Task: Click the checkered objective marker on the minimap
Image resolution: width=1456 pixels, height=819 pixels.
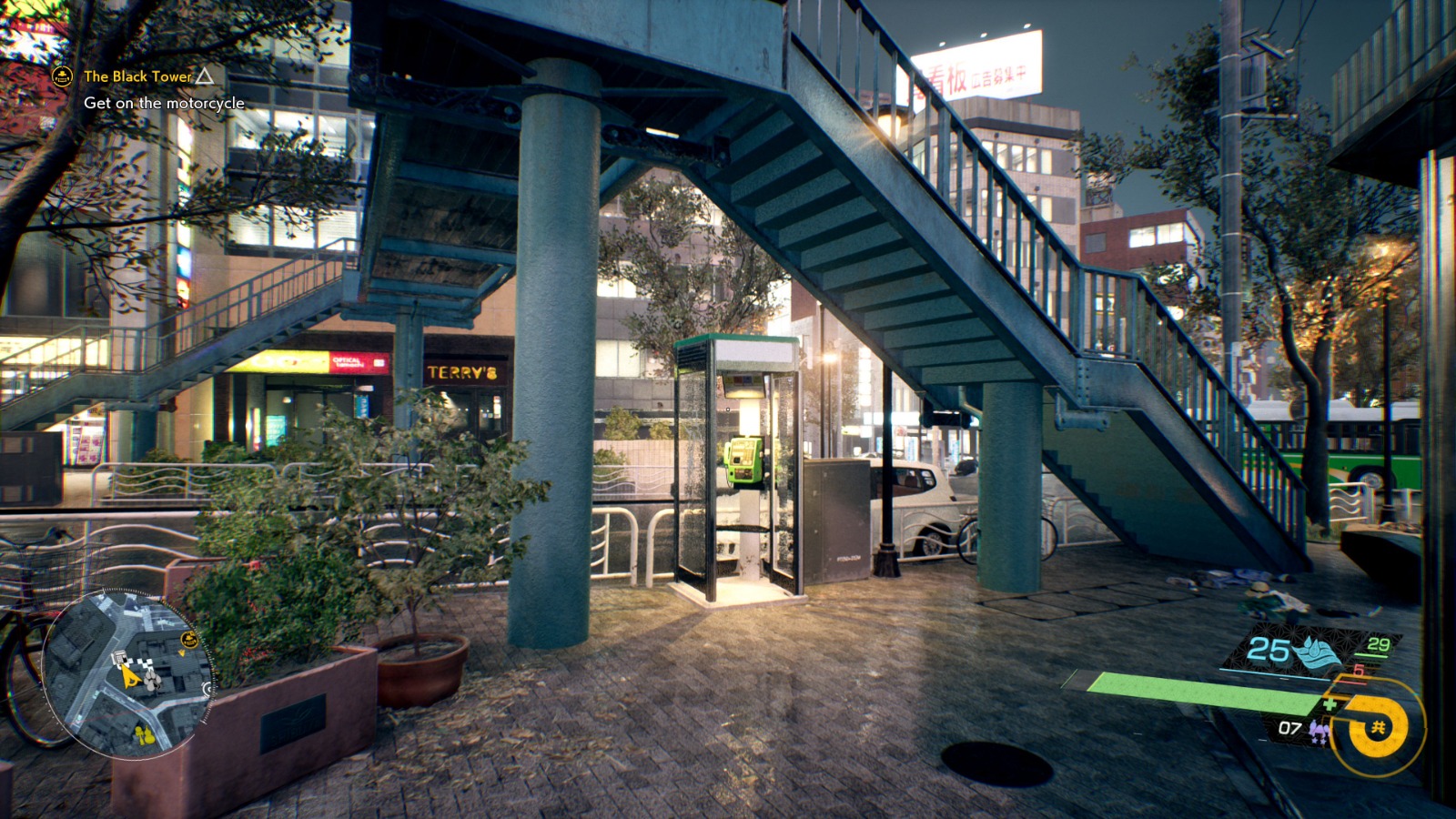Action: click(146, 662)
